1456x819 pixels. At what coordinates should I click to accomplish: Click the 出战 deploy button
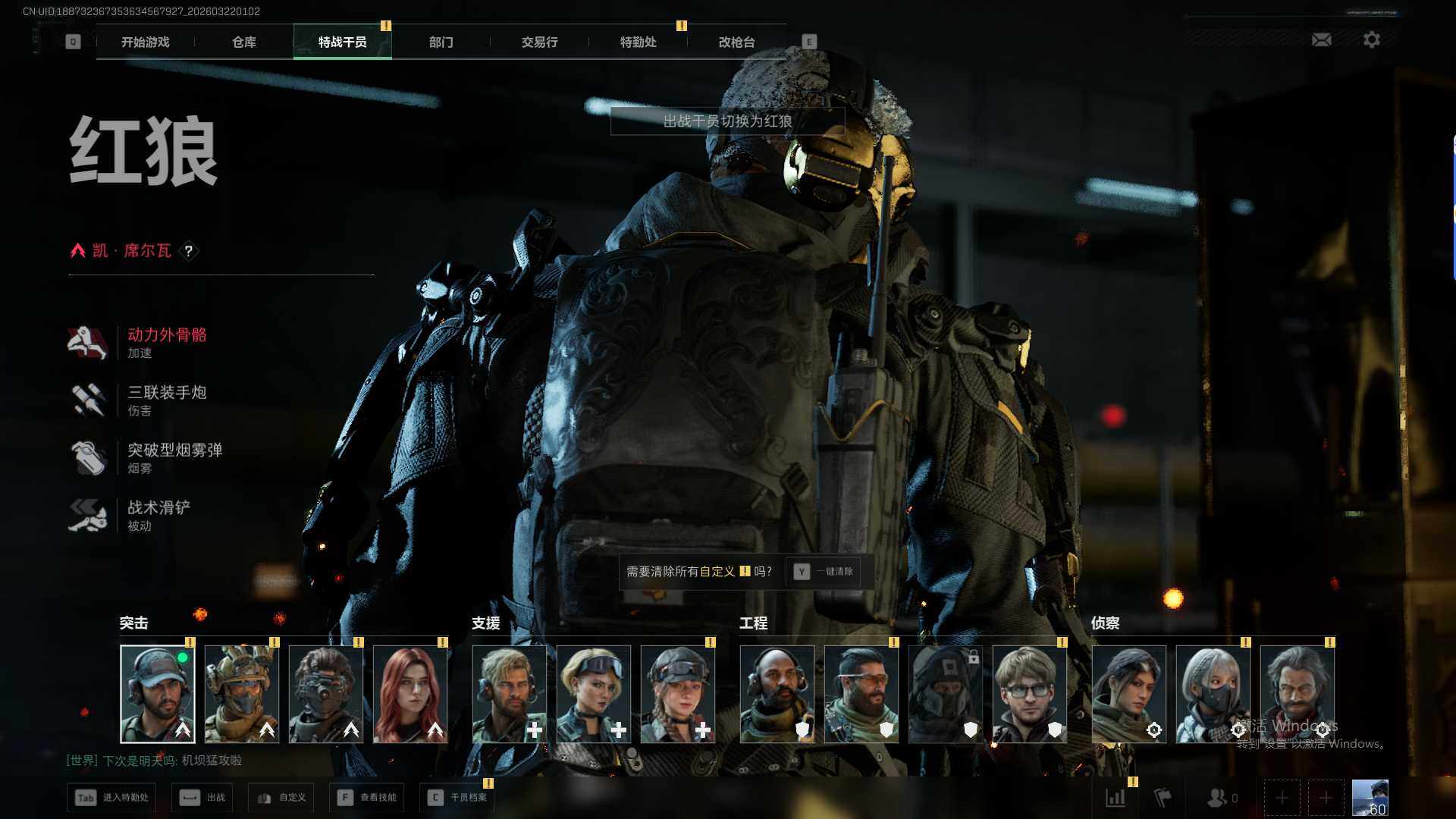pos(202,798)
